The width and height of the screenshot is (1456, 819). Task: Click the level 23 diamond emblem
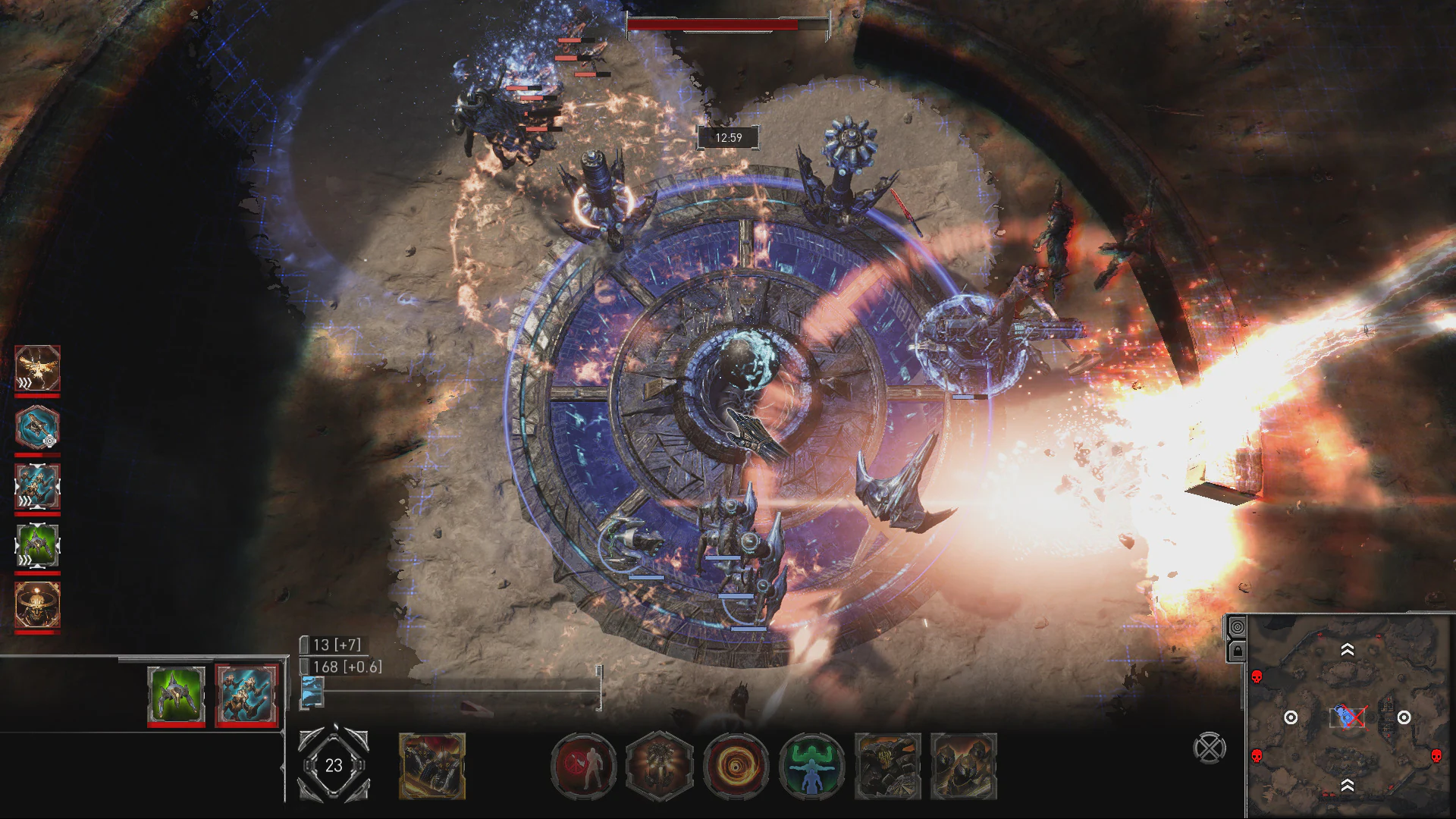[332, 766]
